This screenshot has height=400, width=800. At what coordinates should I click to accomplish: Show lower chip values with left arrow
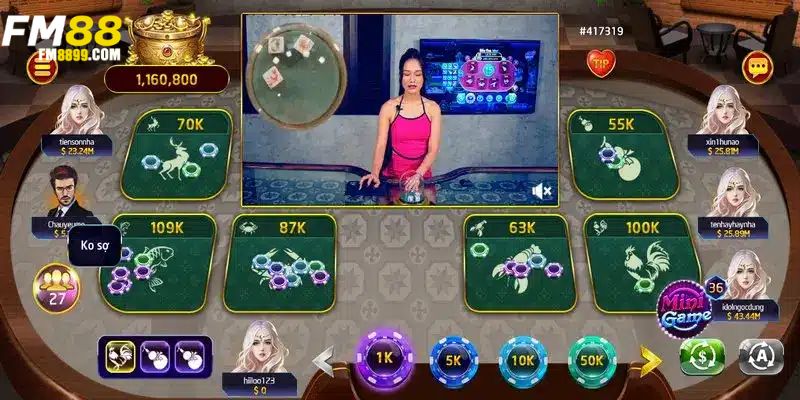(x=324, y=358)
